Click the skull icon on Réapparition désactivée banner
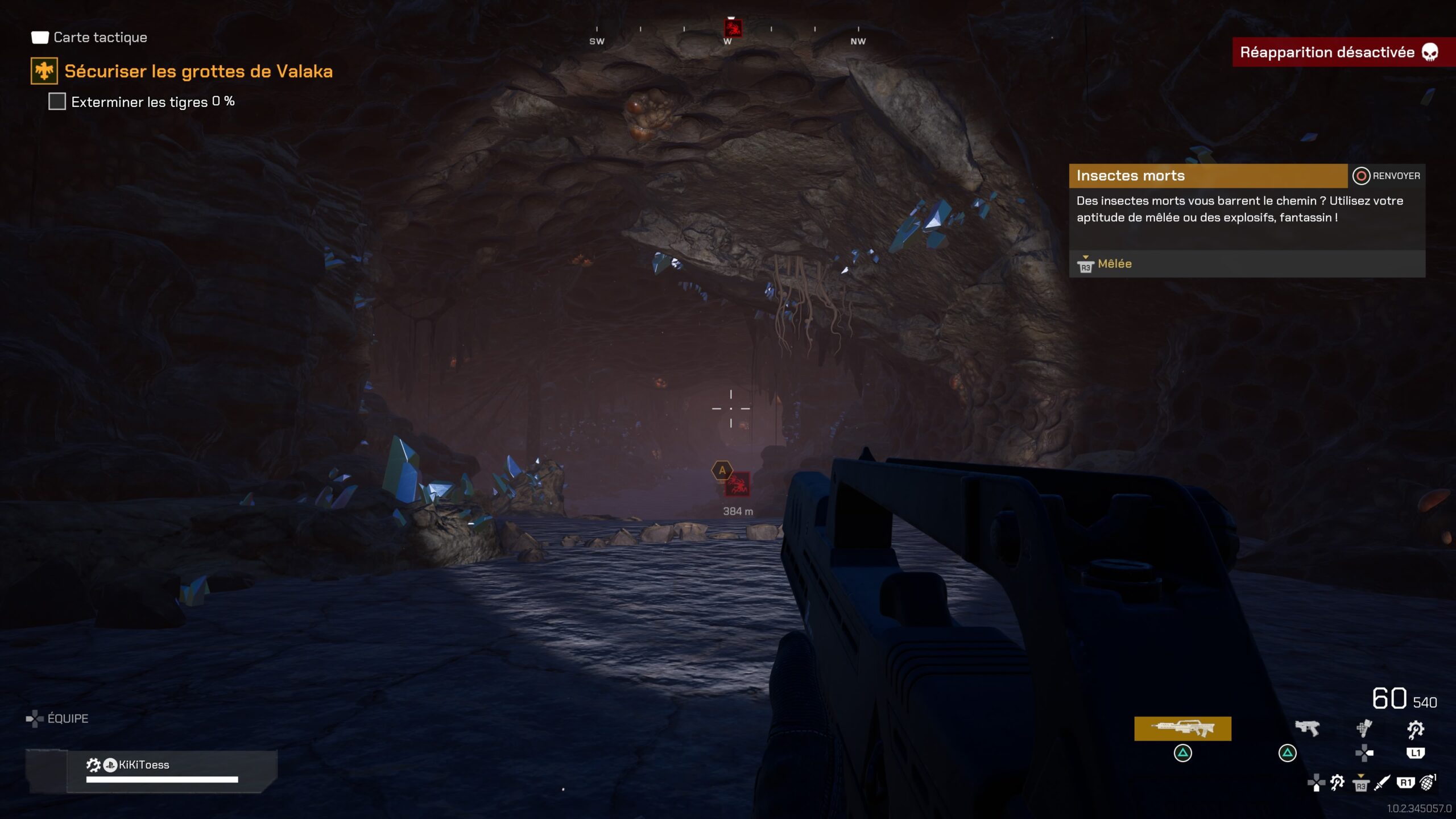The height and width of the screenshot is (819, 1456). coord(1431,52)
